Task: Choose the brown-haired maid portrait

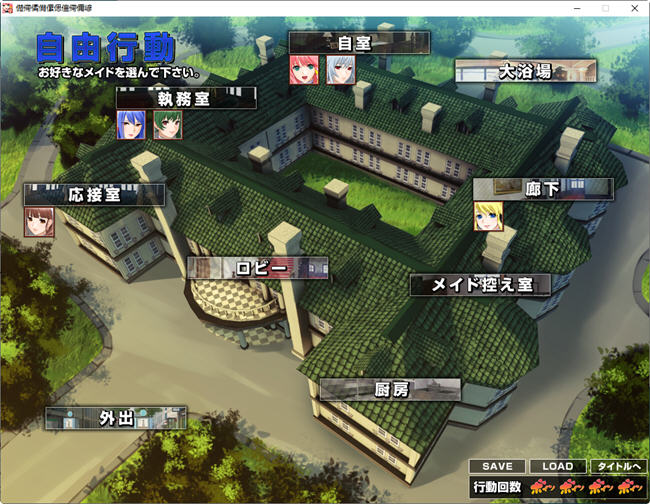Action: click(39, 221)
